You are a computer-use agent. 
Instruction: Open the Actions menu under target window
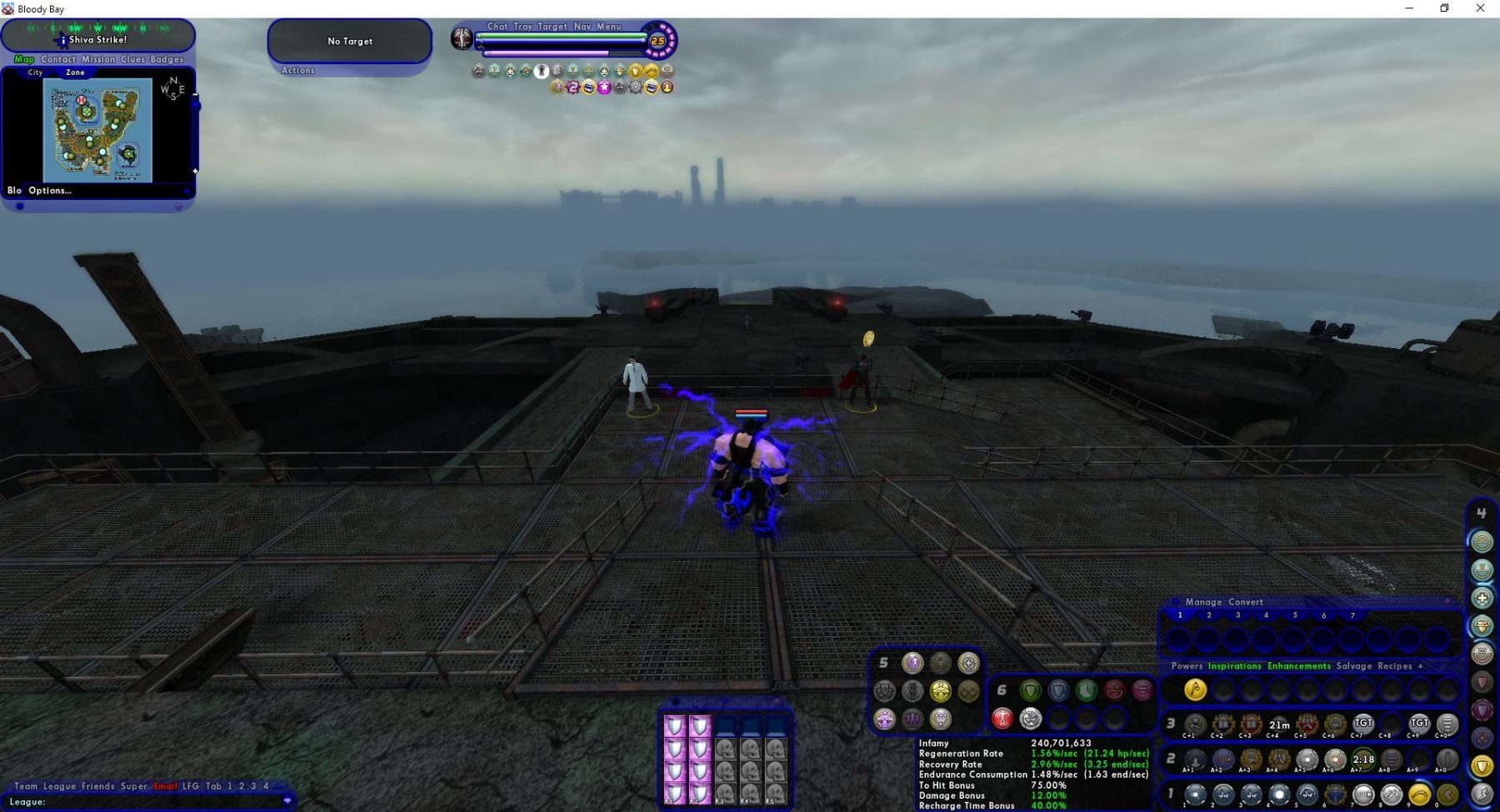298,71
